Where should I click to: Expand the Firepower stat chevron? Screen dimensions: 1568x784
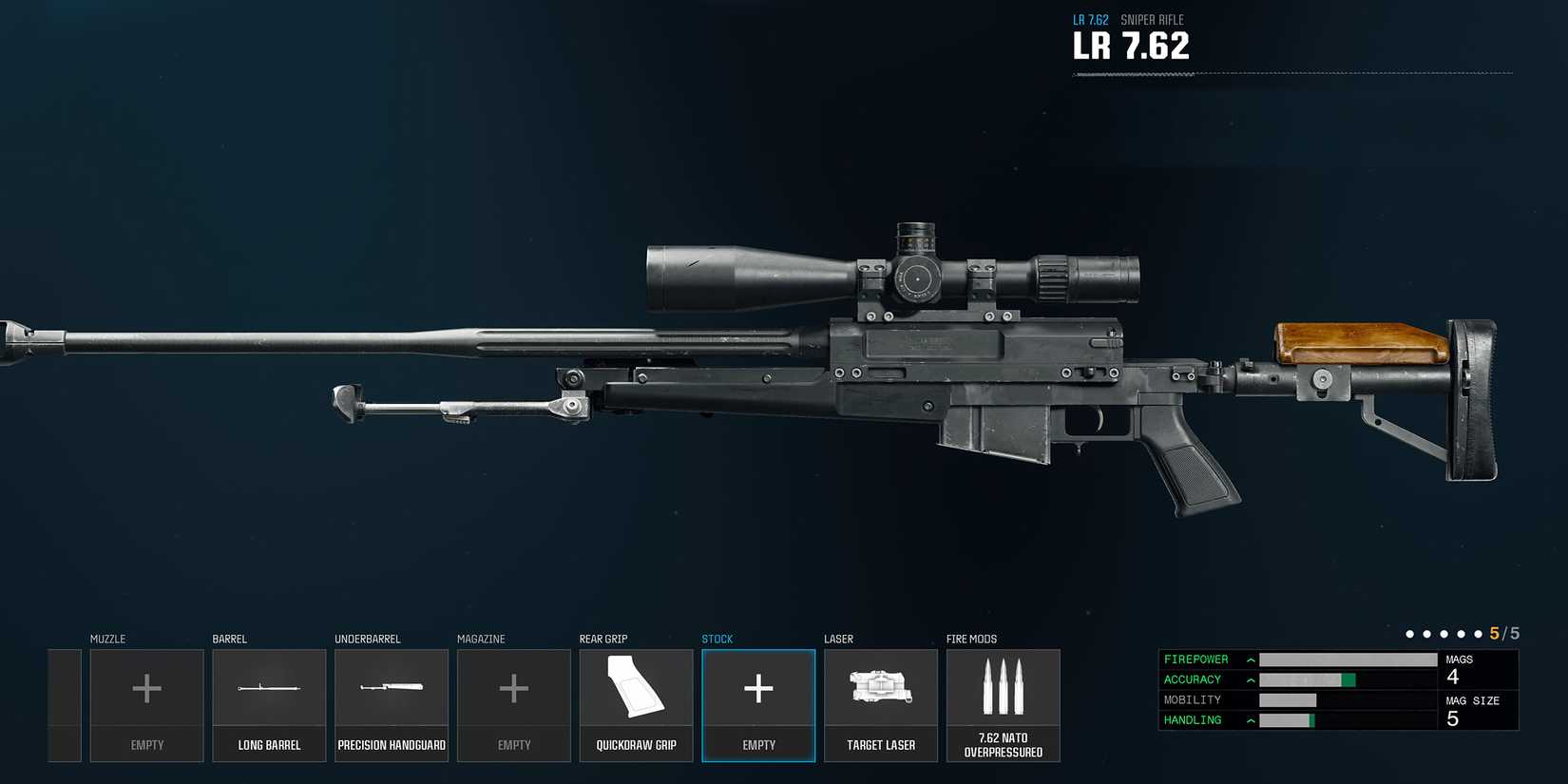pos(1250,659)
